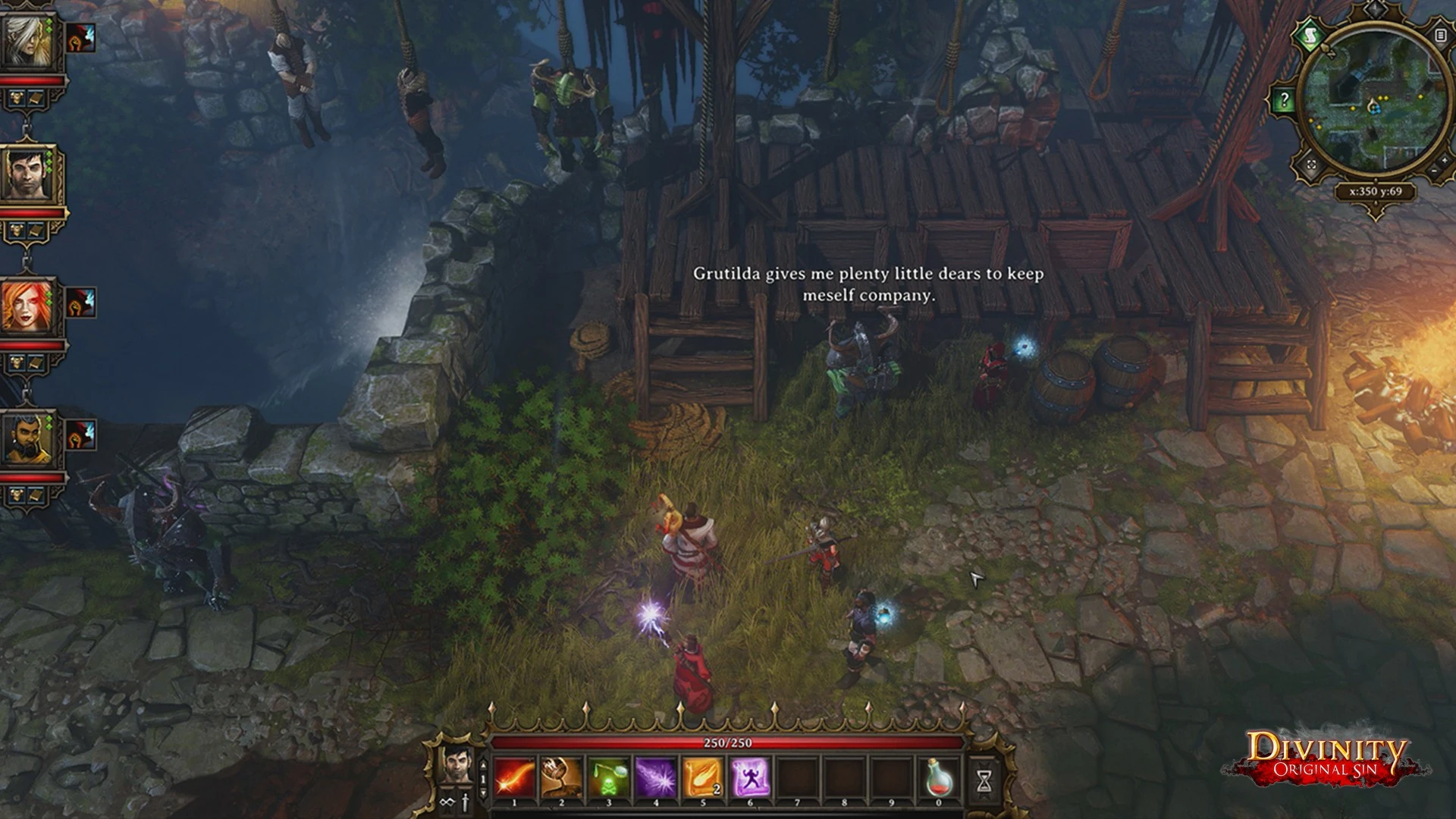Drink the red potion in slot 0
Viewport: 1456px width, 819px height.
939,777
